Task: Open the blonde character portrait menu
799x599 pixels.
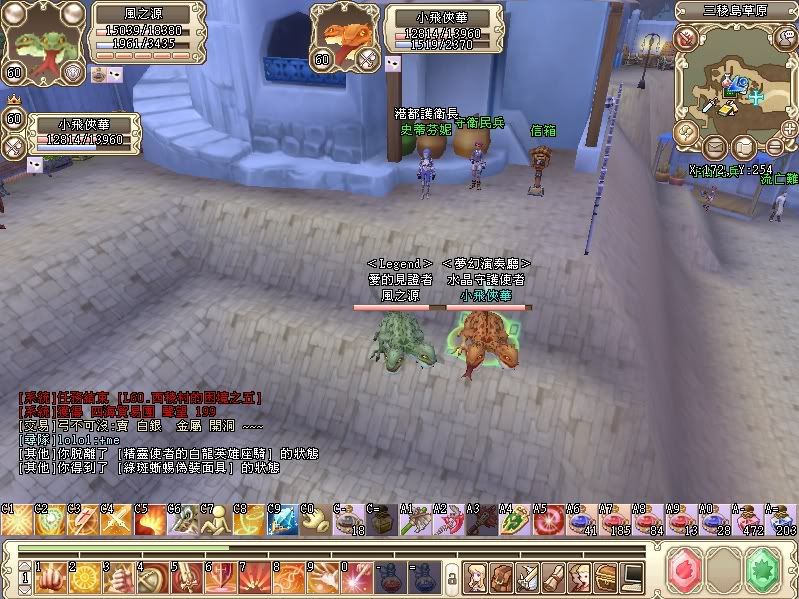Action: pos(476,576)
